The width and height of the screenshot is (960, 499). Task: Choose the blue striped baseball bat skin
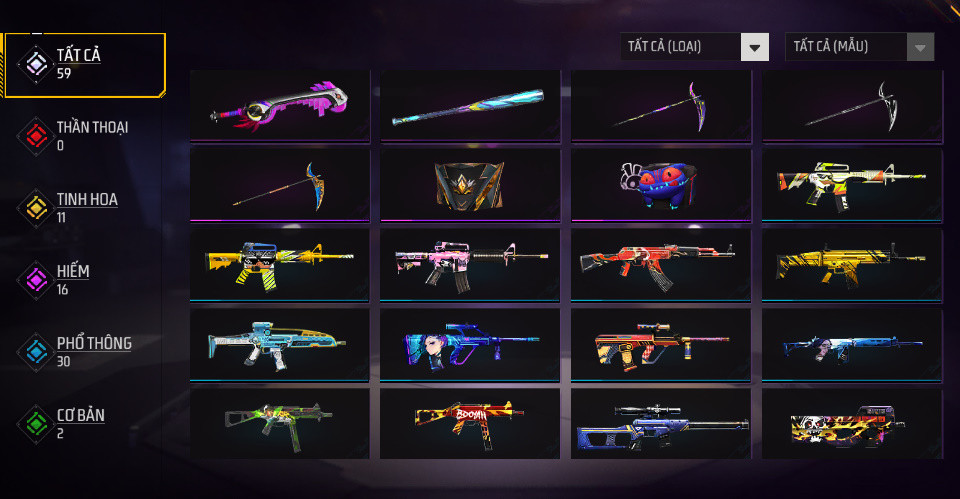click(470, 105)
